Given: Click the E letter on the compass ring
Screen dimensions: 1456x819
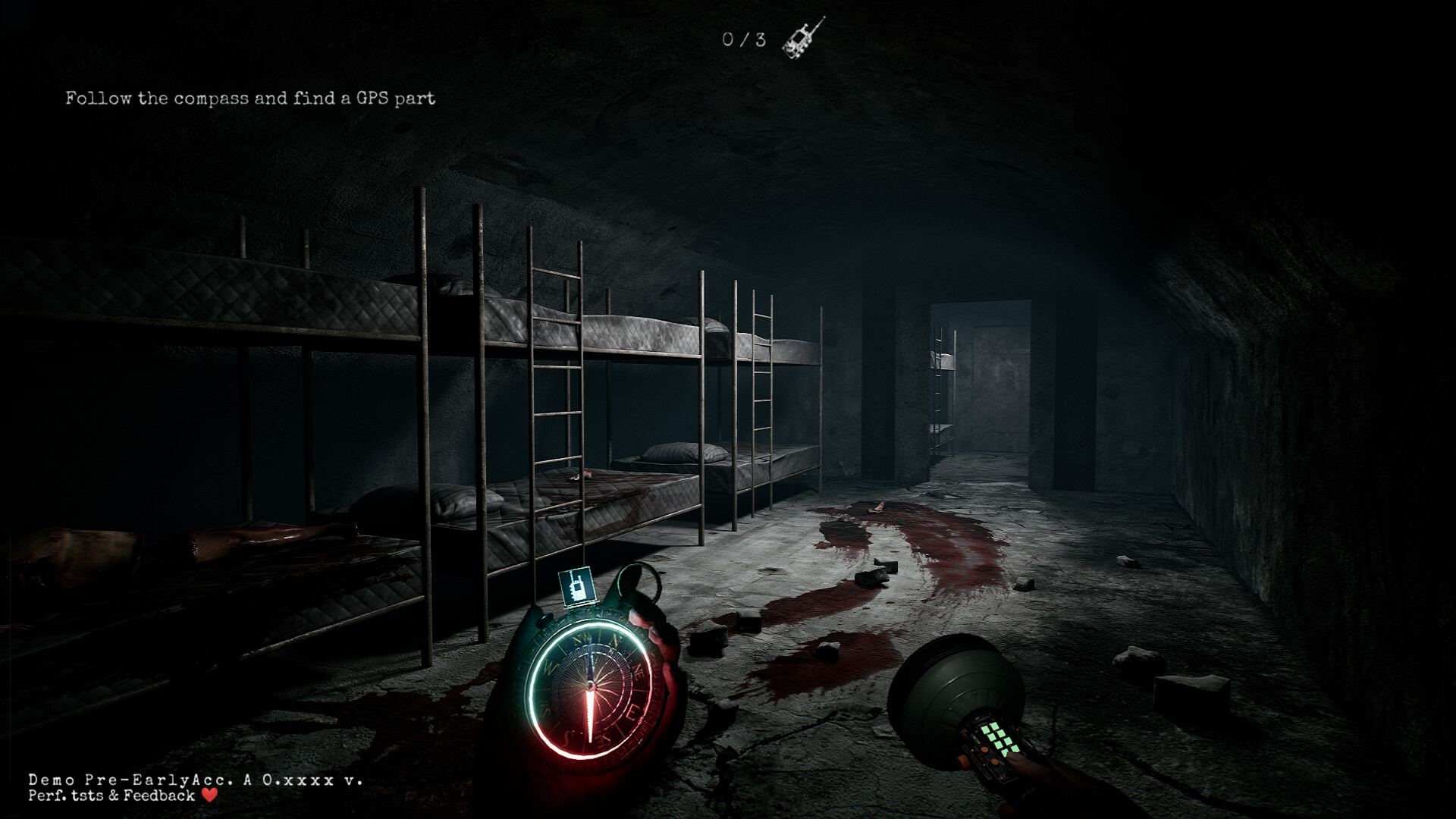Looking at the screenshot, I should coord(633,712).
